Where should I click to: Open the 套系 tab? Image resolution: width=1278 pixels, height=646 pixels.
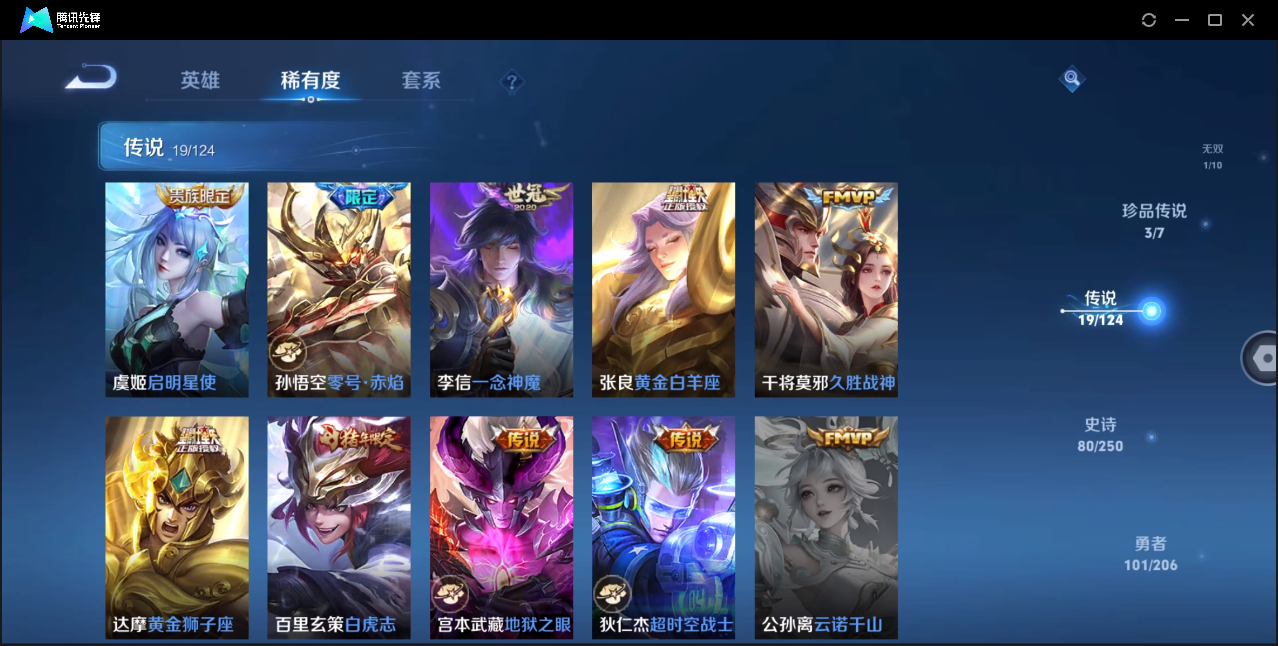421,81
